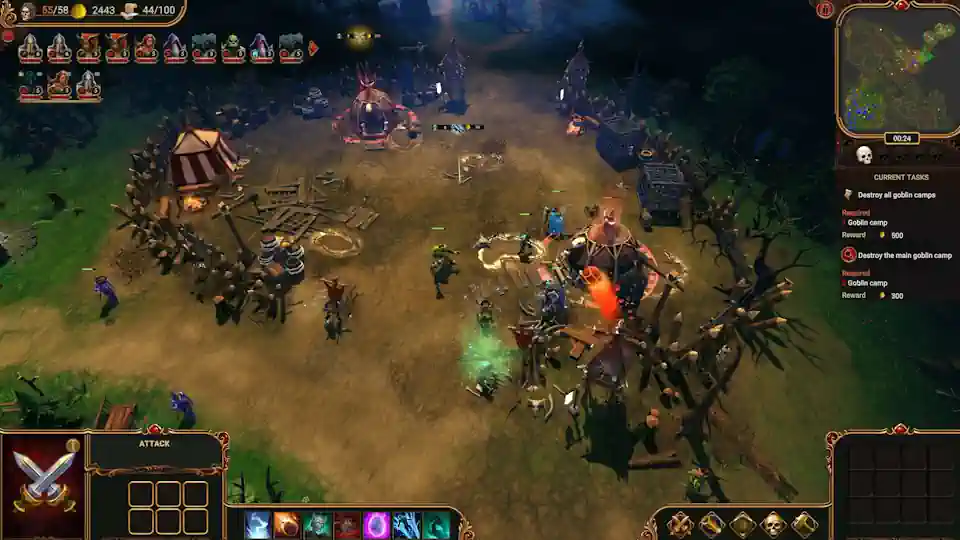Cast the ice shards spell
This screenshot has height=540, width=960.
[405, 525]
